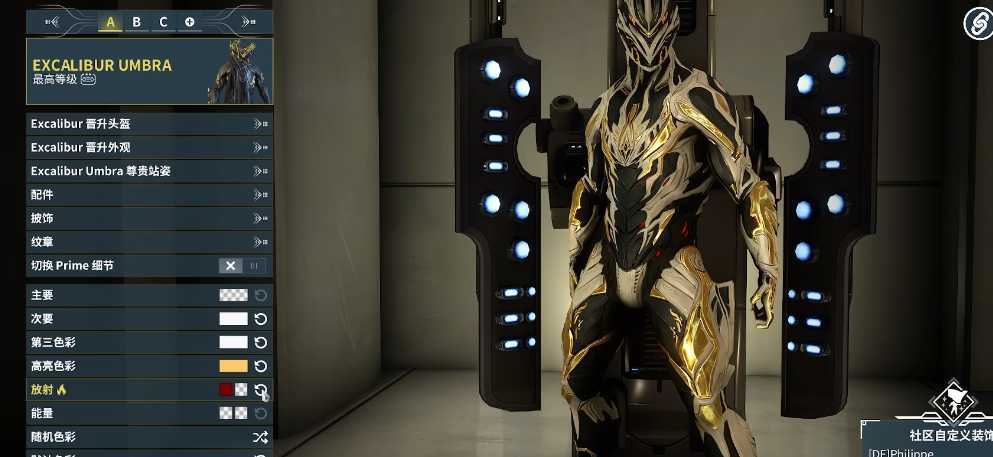Select the dark red 放射 emissive swatch
The height and width of the screenshot is (457, 993).
point(226,390)
